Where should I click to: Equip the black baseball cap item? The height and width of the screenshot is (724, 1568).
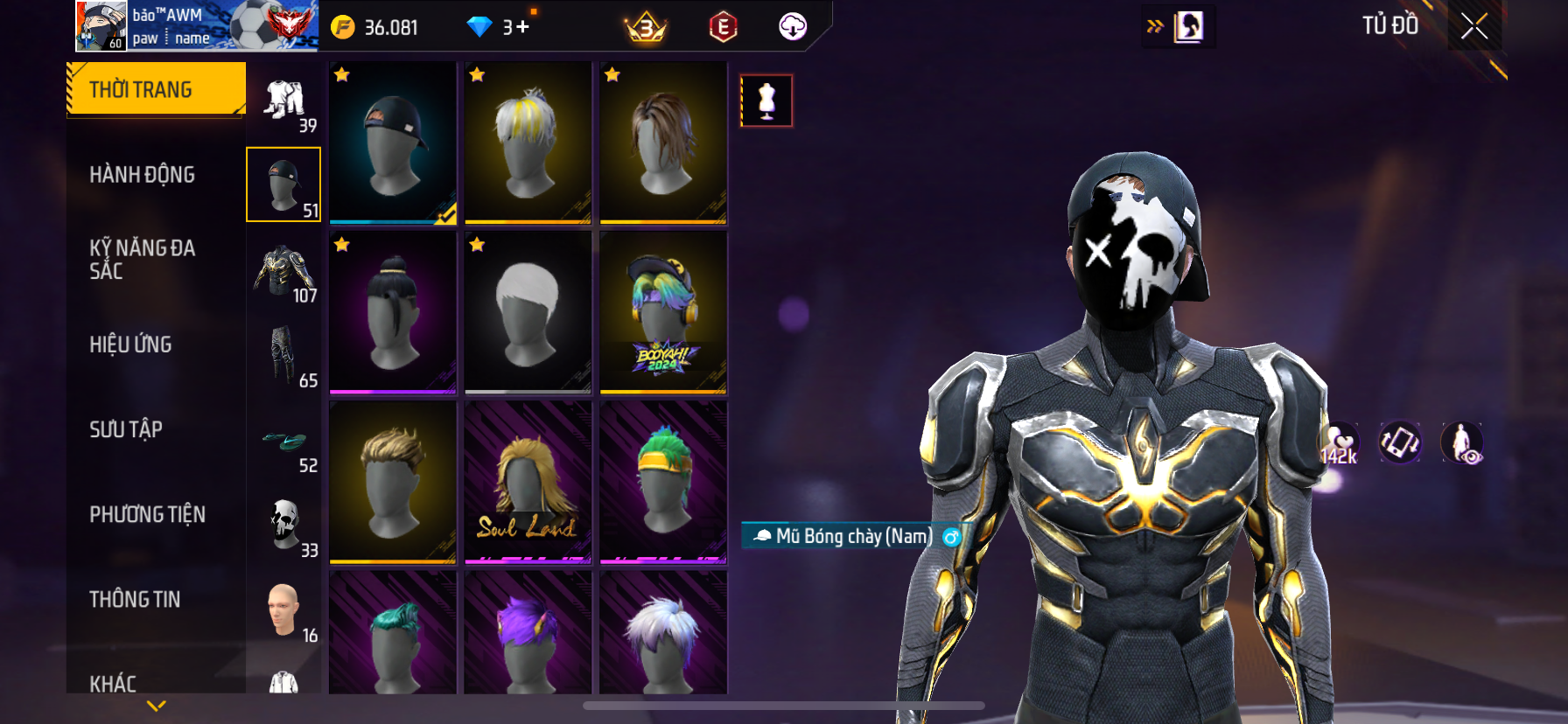pyautogui.click(x=393, y=143)
